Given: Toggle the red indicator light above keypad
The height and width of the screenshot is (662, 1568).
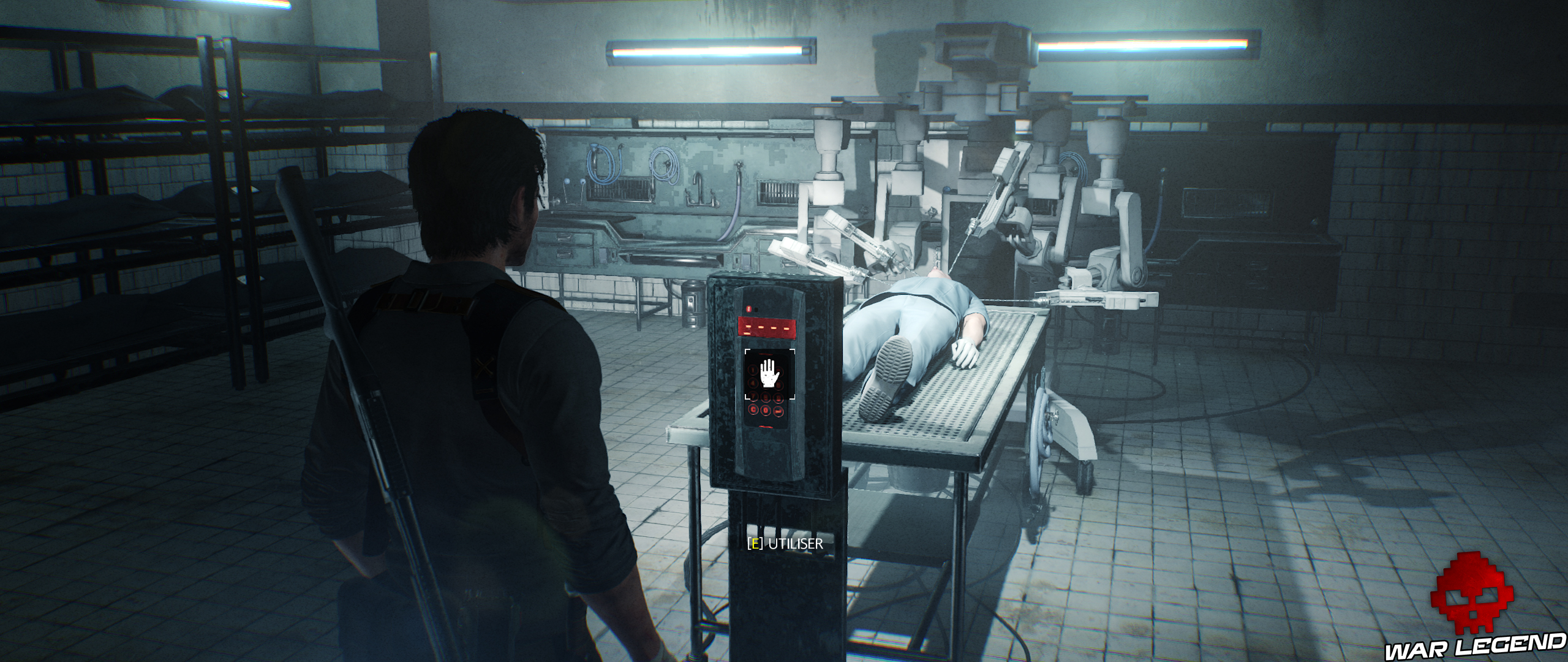Looking at the screenshot, I should click(748, 310).
